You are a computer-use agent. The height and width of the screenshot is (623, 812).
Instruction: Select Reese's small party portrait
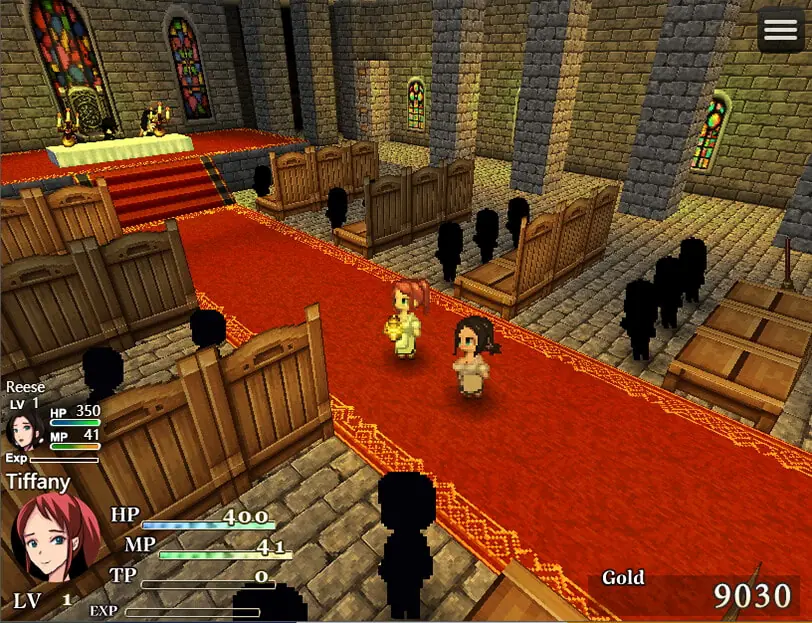tap(24, 430)
